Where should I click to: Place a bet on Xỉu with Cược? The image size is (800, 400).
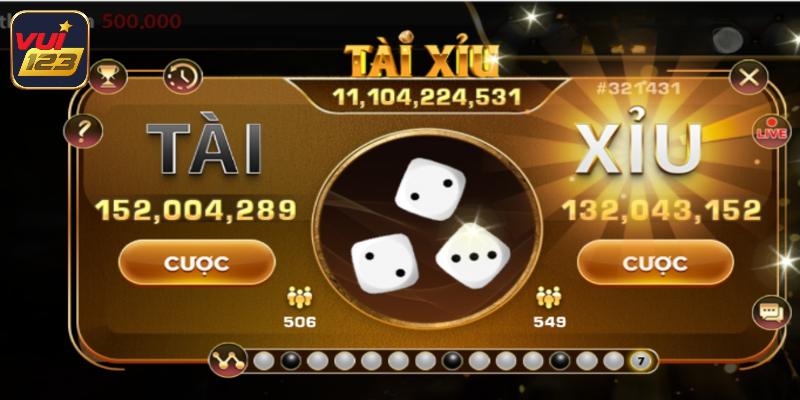click(655, 263)
